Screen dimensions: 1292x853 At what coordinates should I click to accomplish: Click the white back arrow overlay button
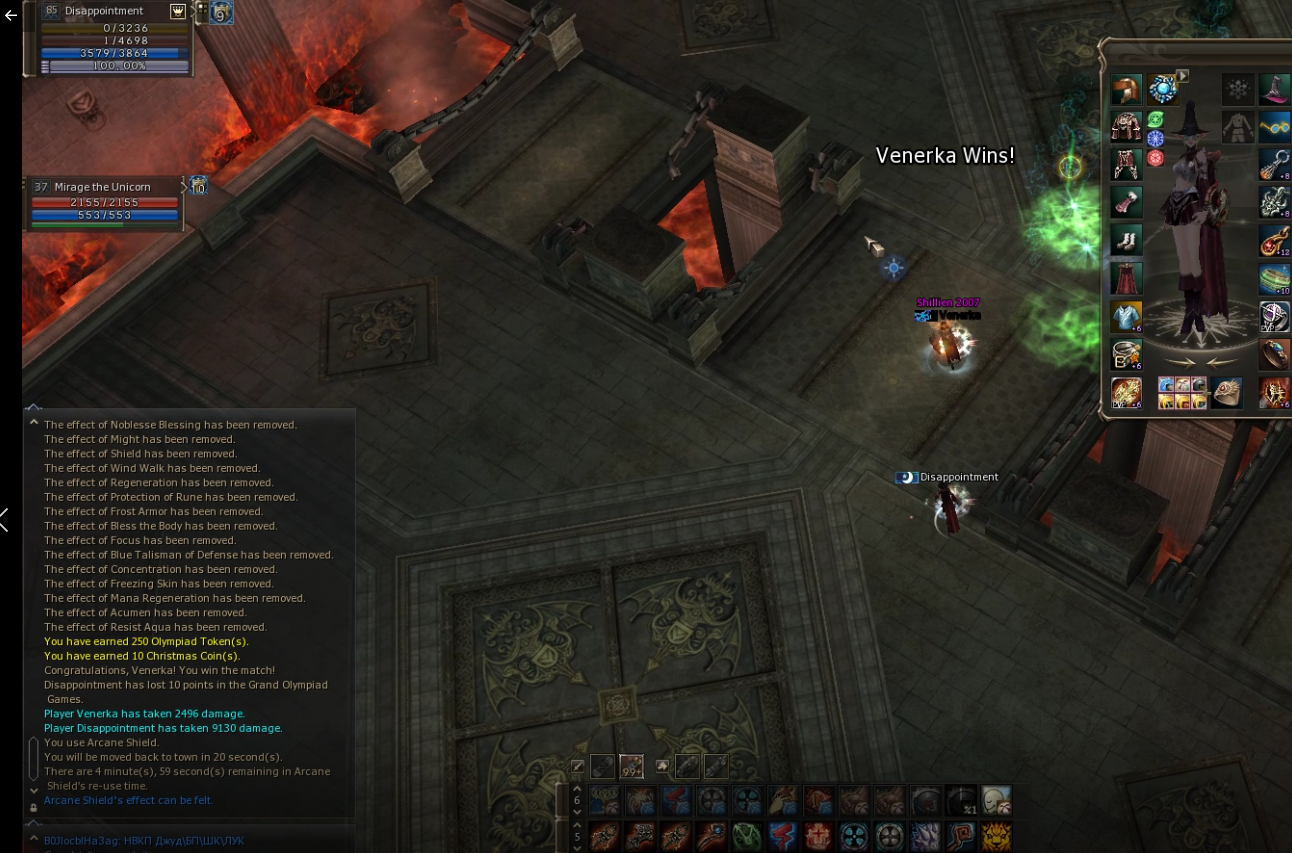11,16
